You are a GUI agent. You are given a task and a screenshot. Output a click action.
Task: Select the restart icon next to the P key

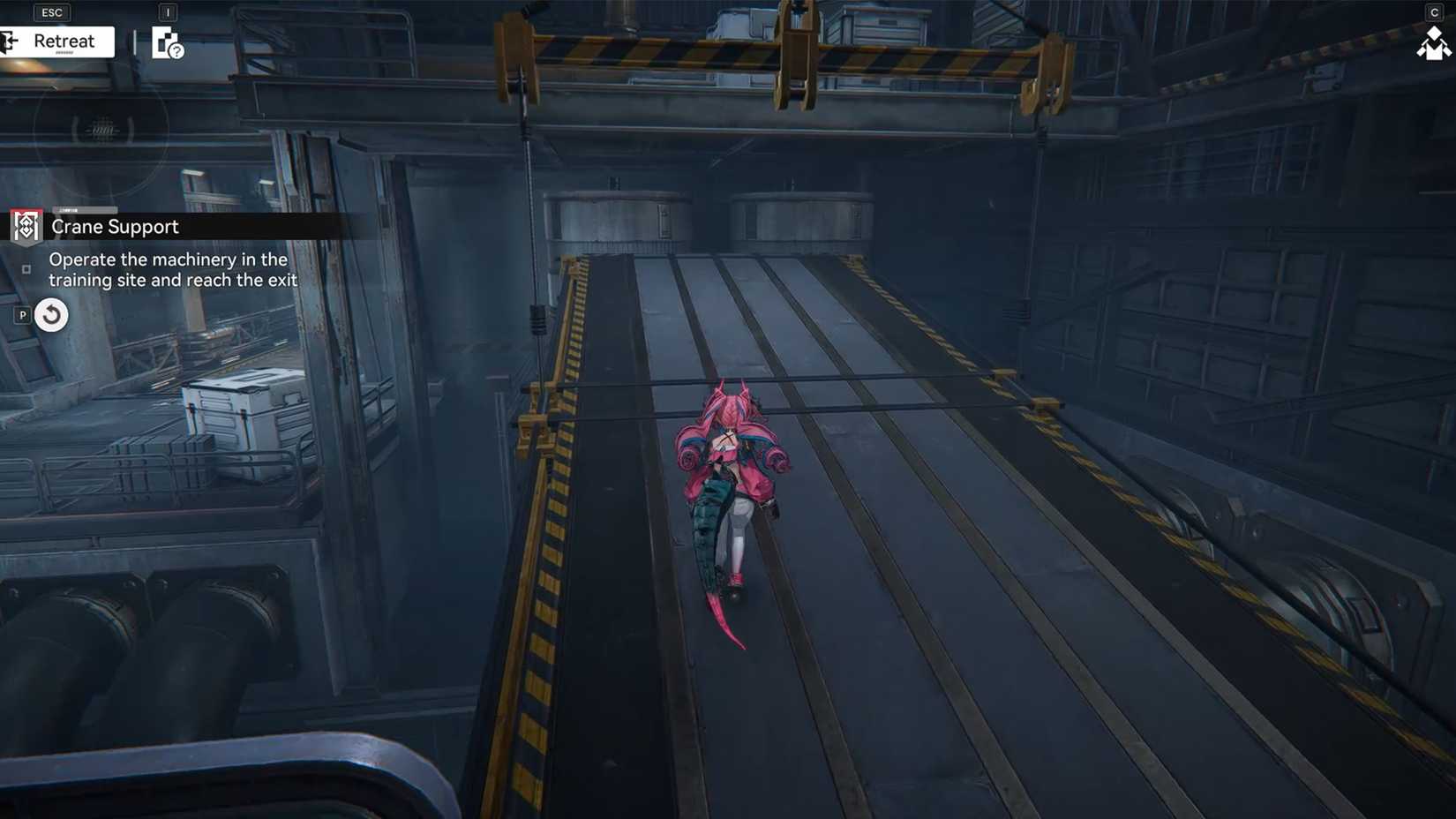click(50, 314)
